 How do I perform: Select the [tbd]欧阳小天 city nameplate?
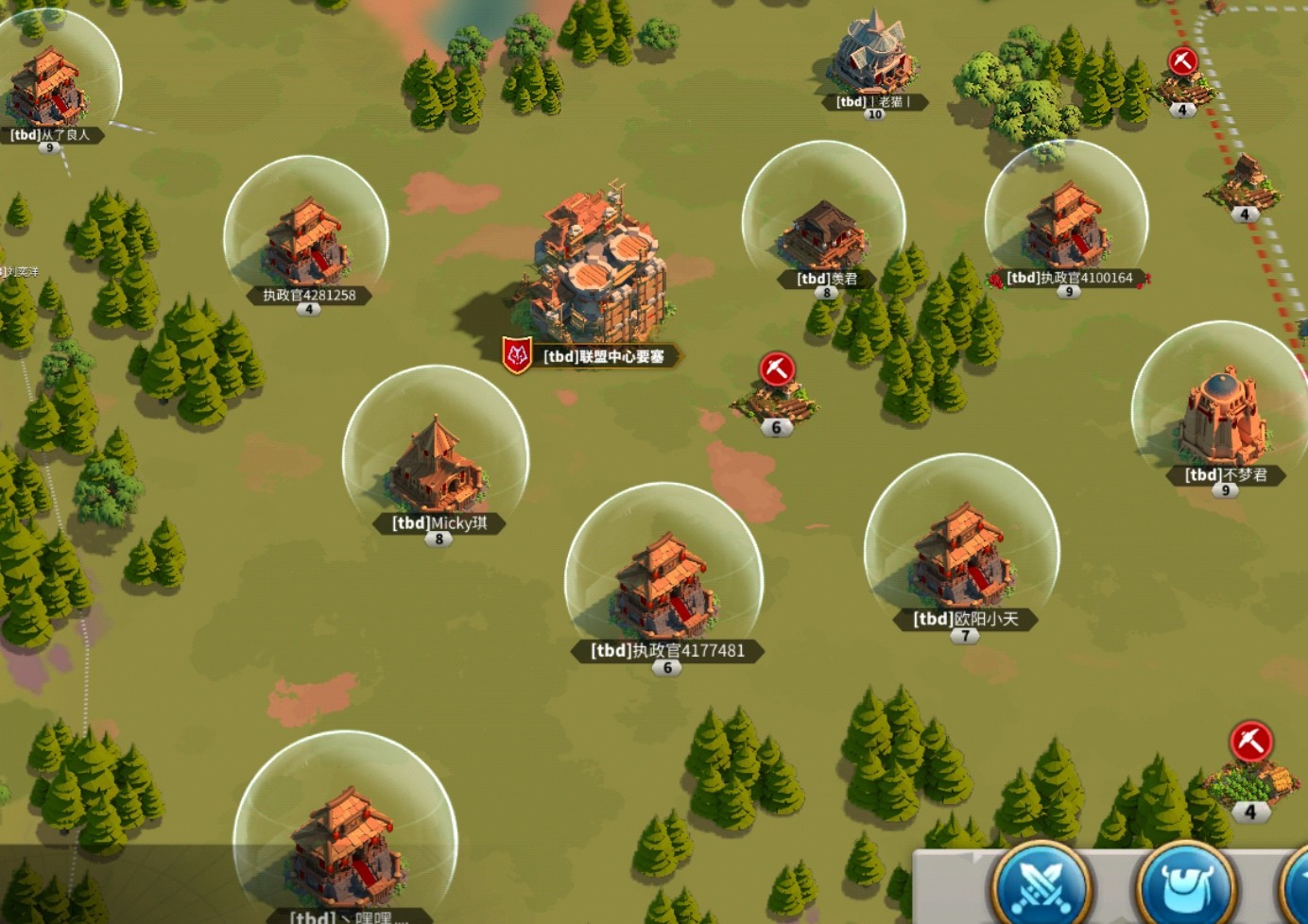click(x=965, y=620)
